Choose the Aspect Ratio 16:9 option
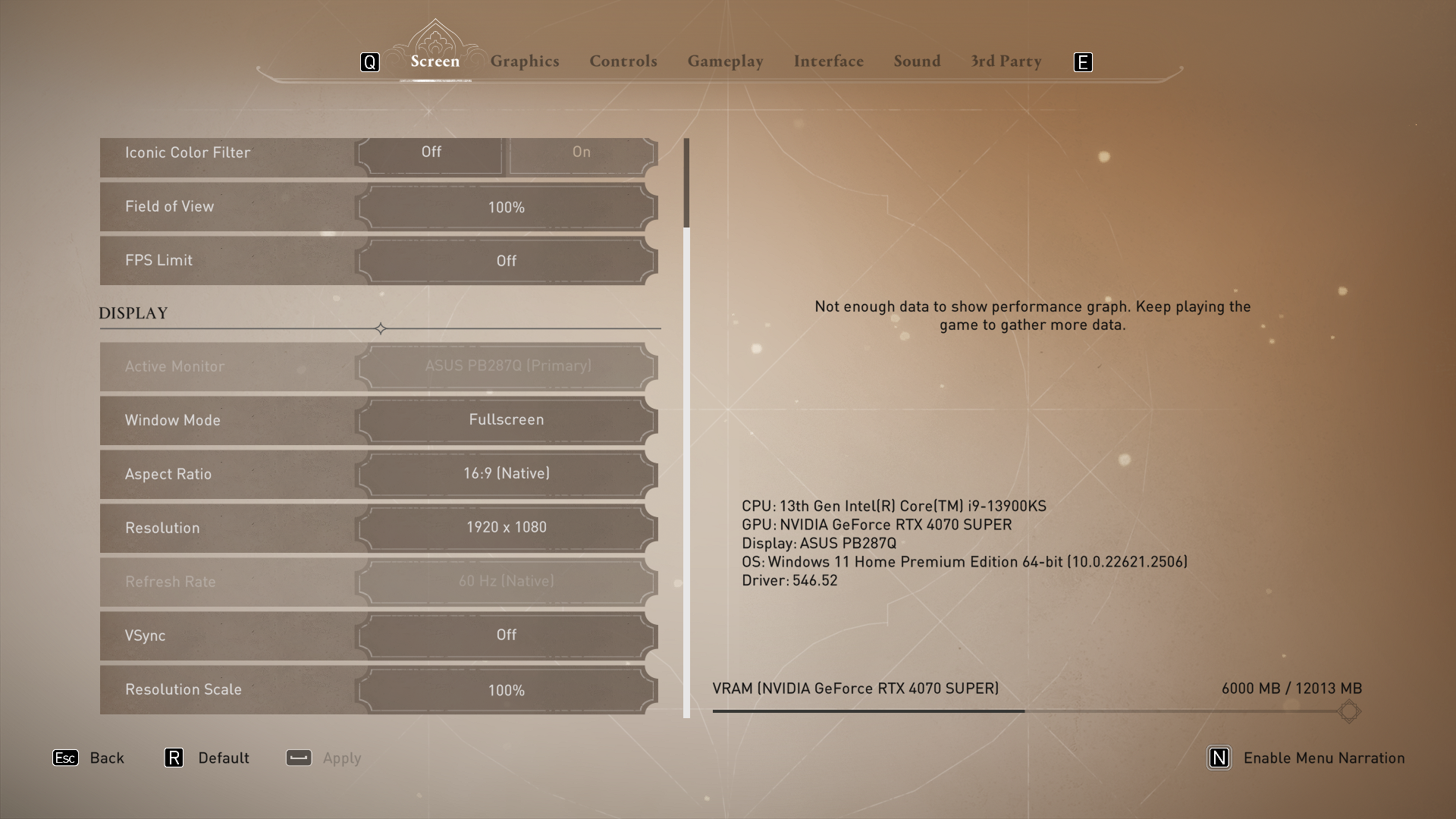Screen dimensions: 1456x819 click(506, 474)
